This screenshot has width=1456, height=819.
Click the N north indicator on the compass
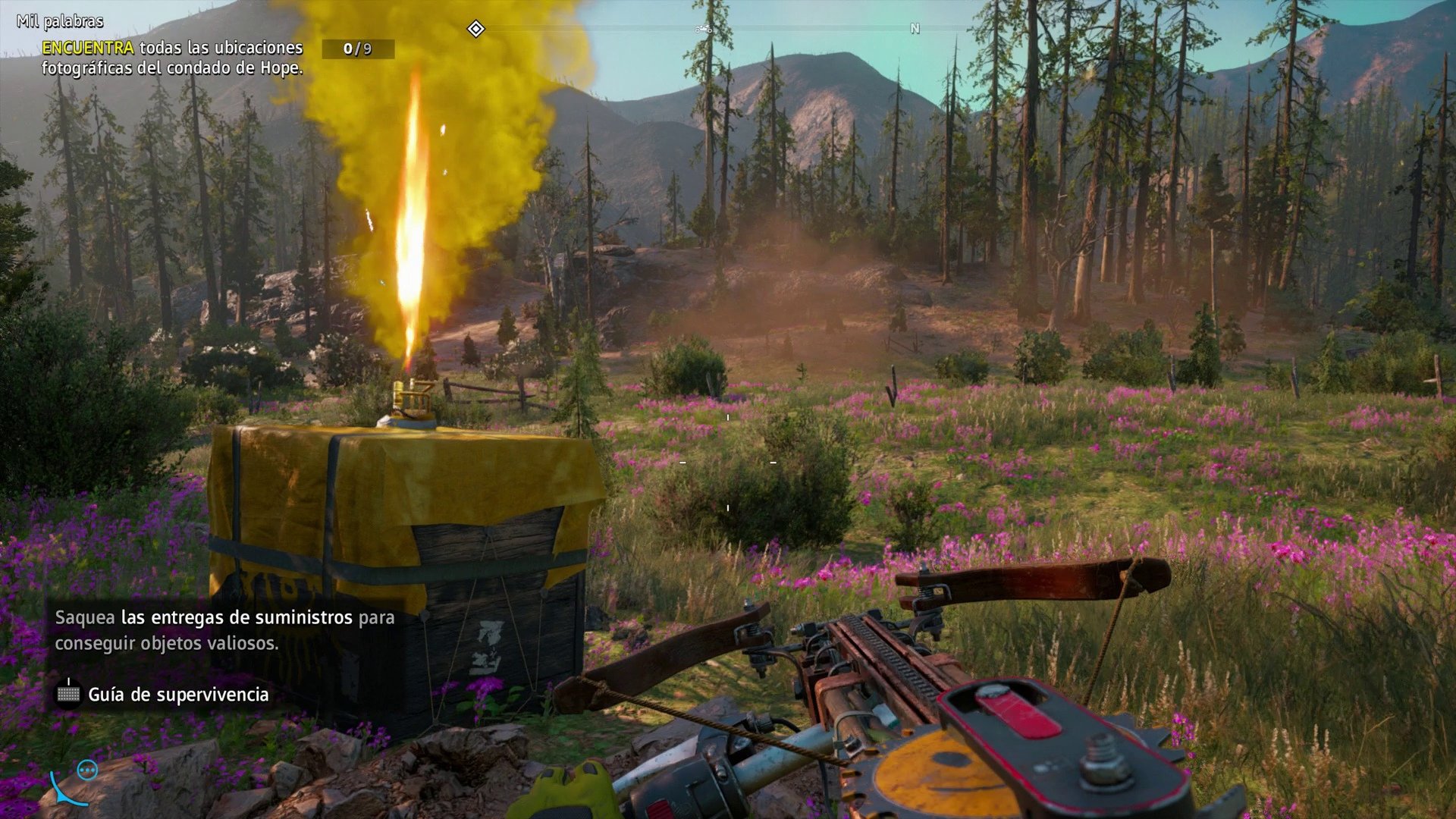pos(915,29)
